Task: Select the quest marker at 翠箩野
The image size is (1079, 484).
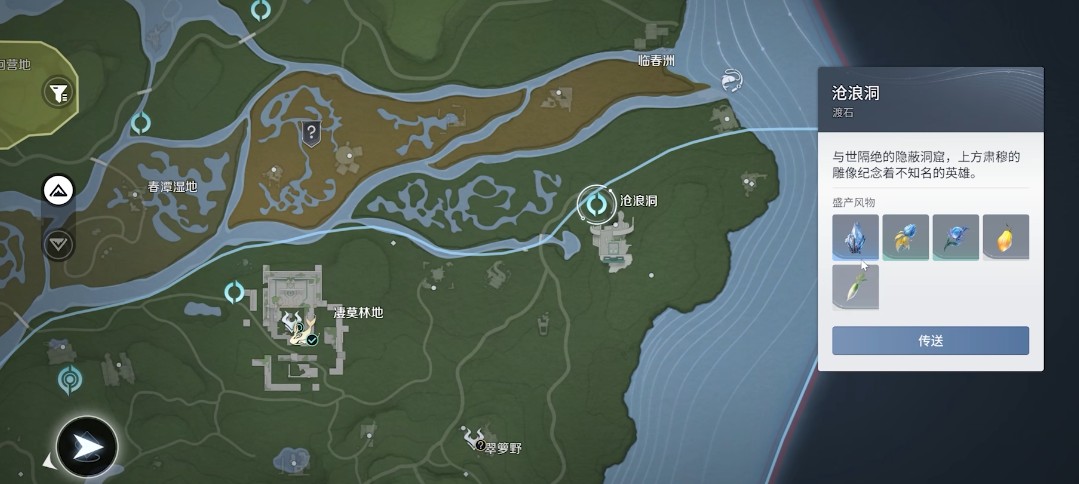Action: click(x=473, y=438)
